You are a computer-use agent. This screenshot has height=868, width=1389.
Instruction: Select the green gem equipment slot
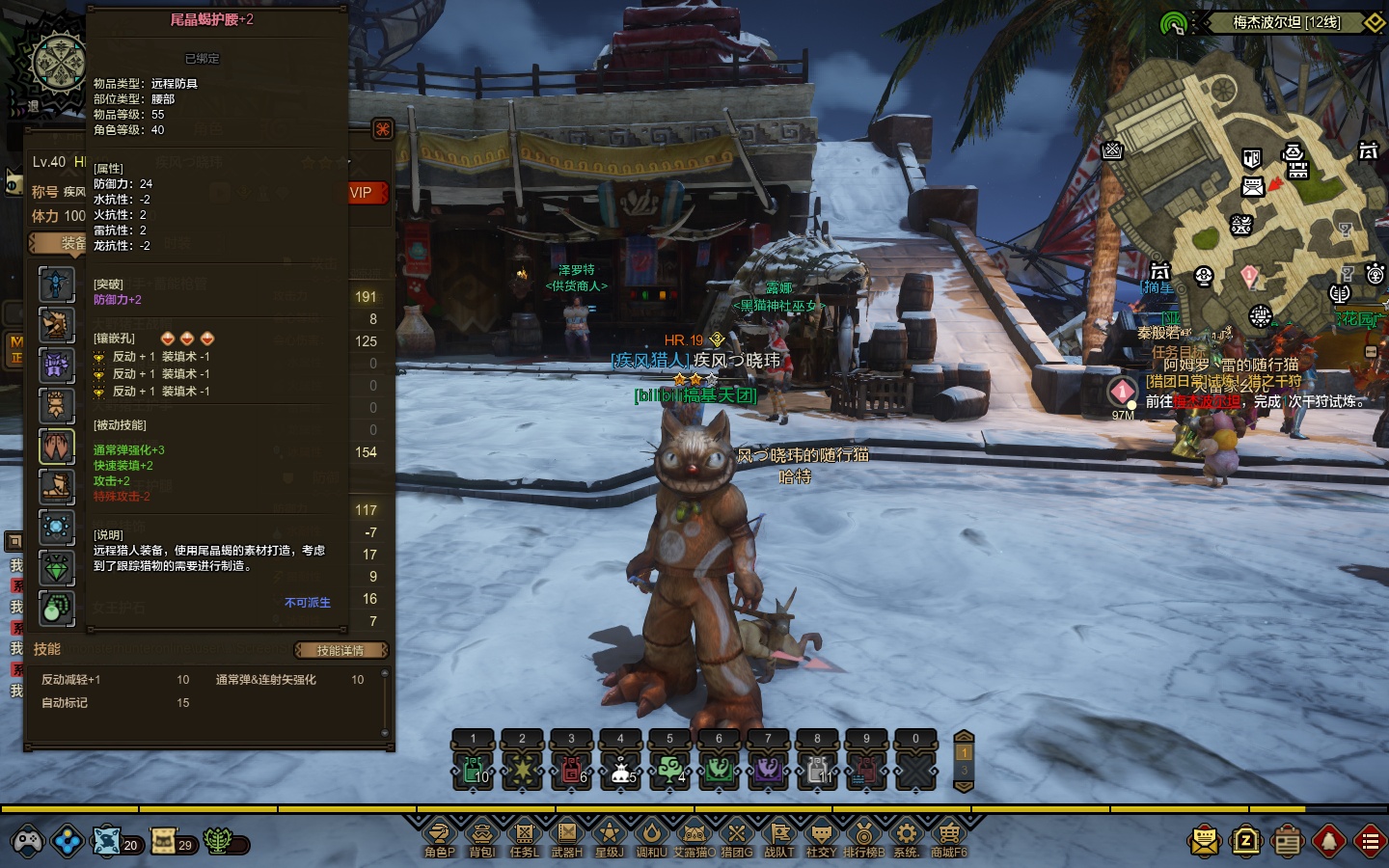coord(57,568)
